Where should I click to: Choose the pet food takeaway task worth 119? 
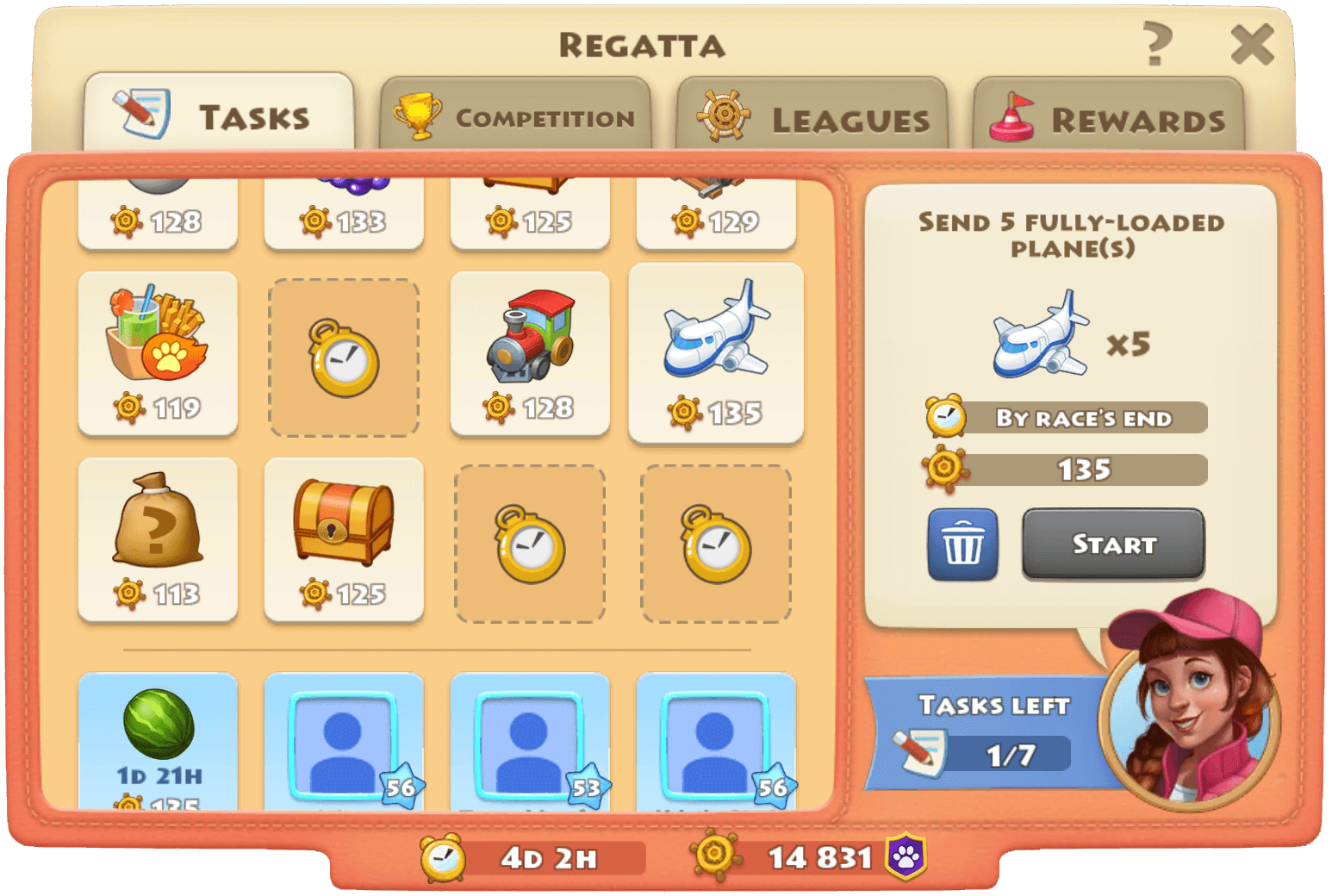click(158, 353)
